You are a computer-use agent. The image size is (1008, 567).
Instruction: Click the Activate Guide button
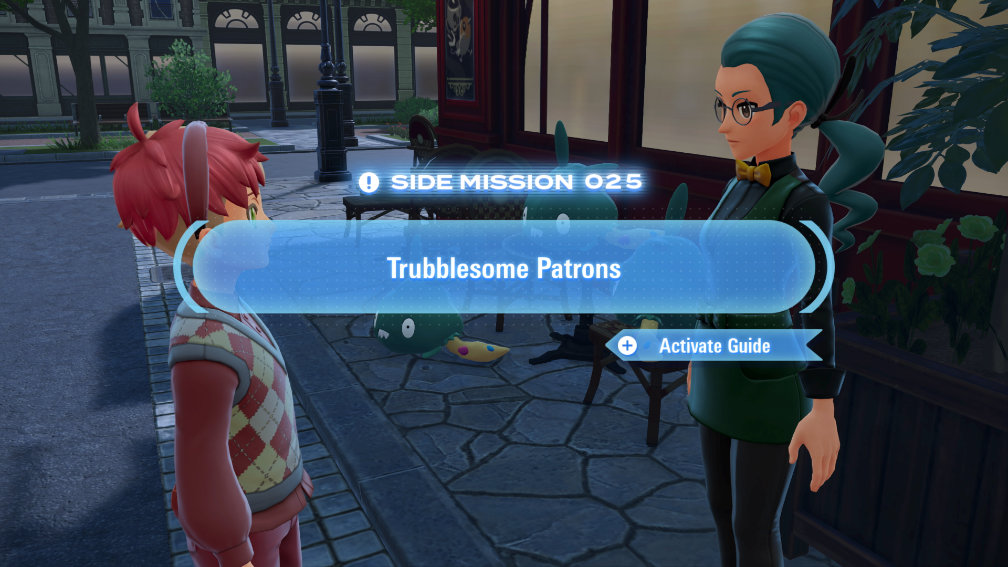713,346
